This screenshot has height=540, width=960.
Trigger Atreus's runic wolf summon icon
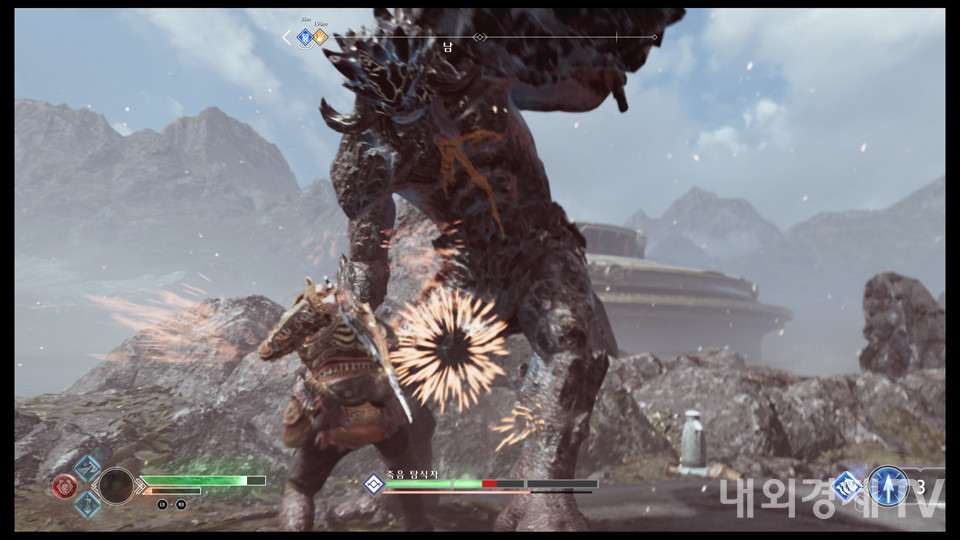tap(848, 486)
